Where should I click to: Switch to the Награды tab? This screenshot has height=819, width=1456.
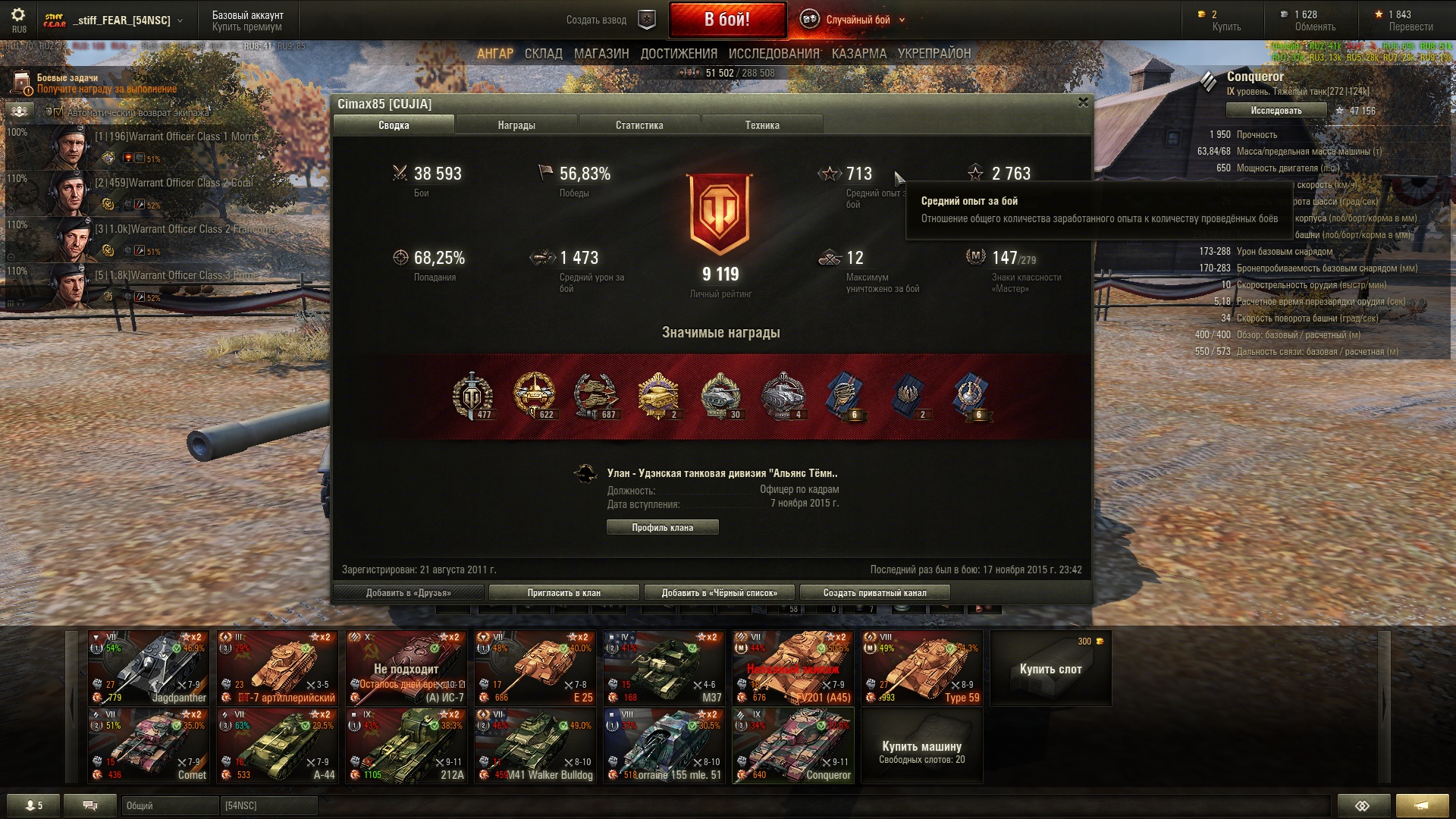click(516, 125)
